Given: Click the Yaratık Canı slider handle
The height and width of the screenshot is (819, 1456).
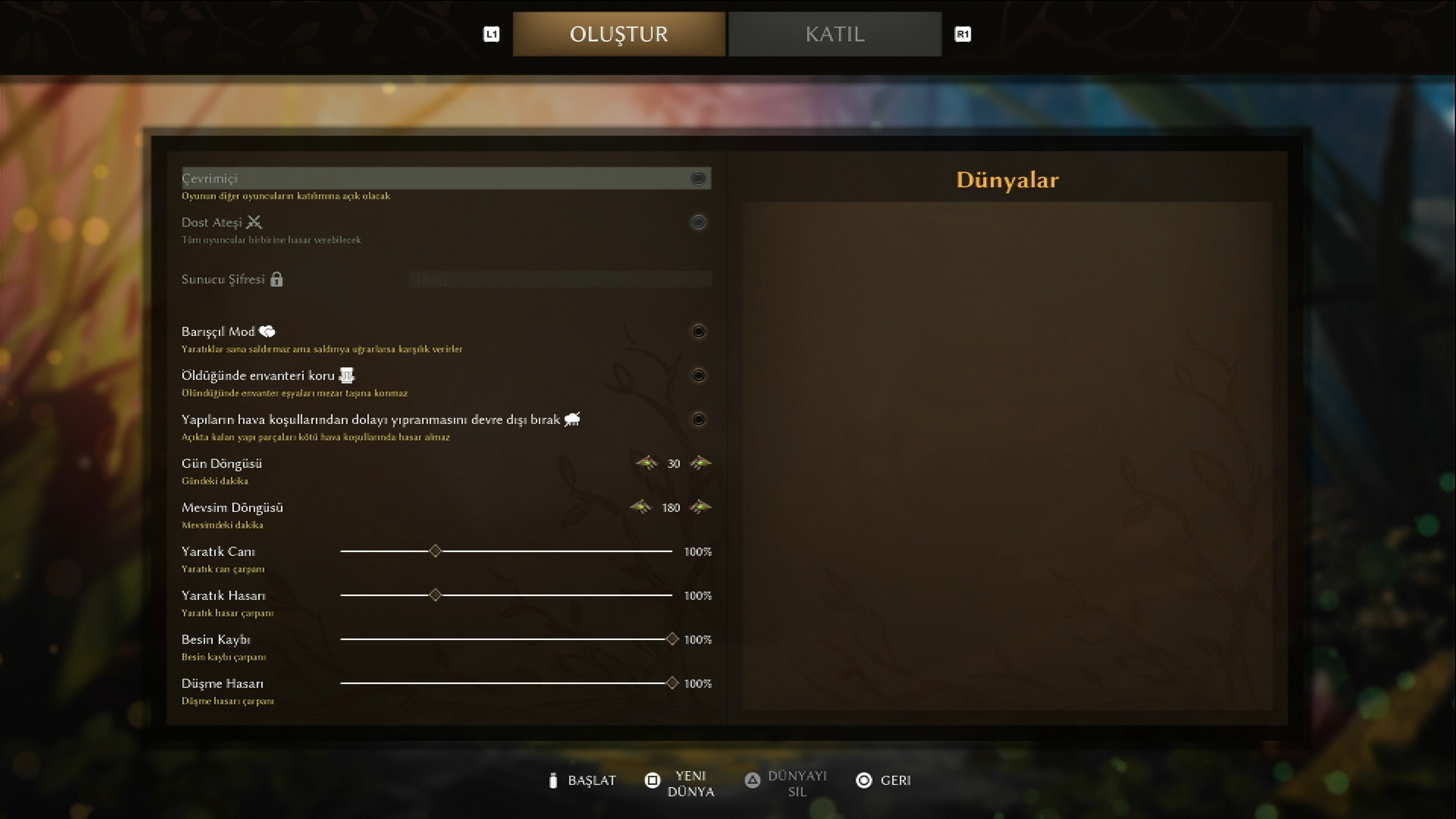Looking at the screenshot, I should click(x=435, y=551).
